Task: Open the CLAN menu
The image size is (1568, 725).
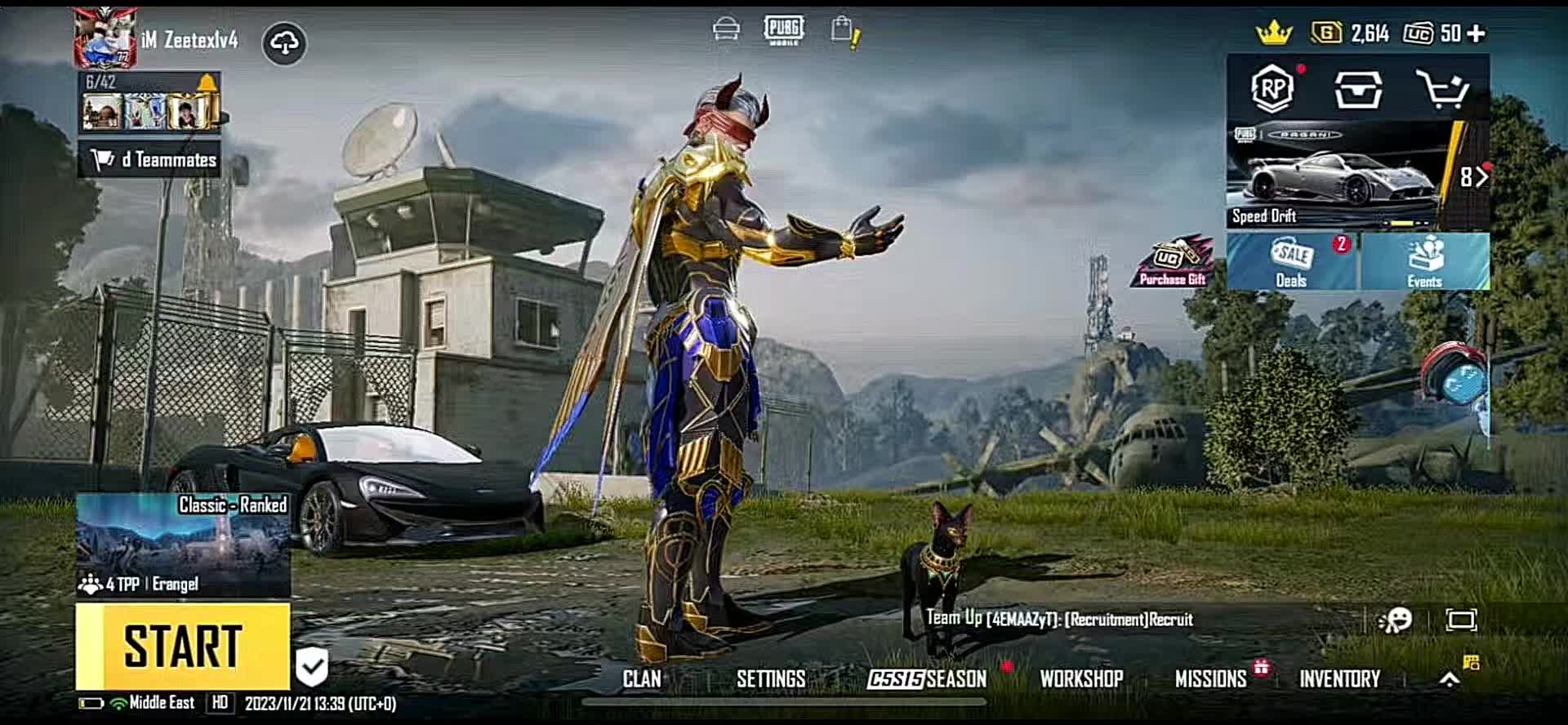Action: pos(642,679)
